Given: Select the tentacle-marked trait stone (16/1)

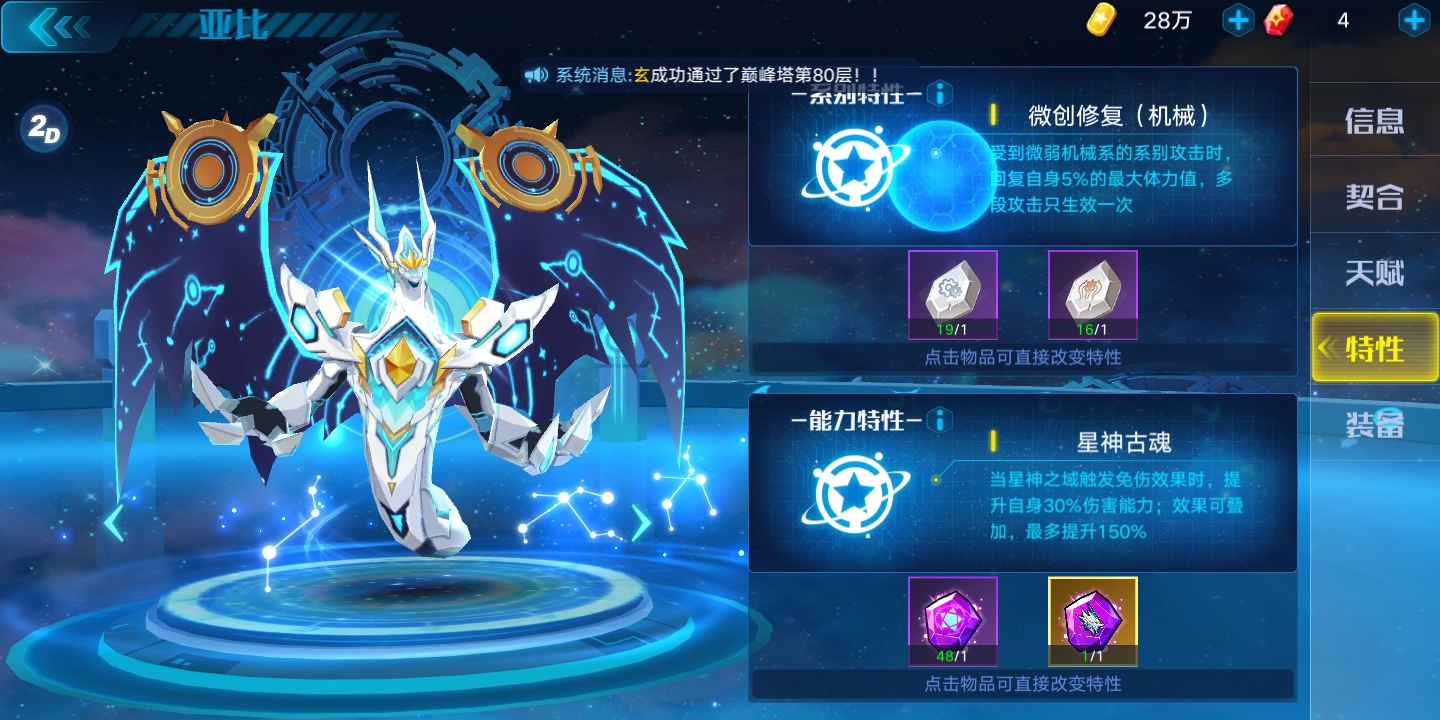Looking at the screenshot, I should (x=1092, y=292).
